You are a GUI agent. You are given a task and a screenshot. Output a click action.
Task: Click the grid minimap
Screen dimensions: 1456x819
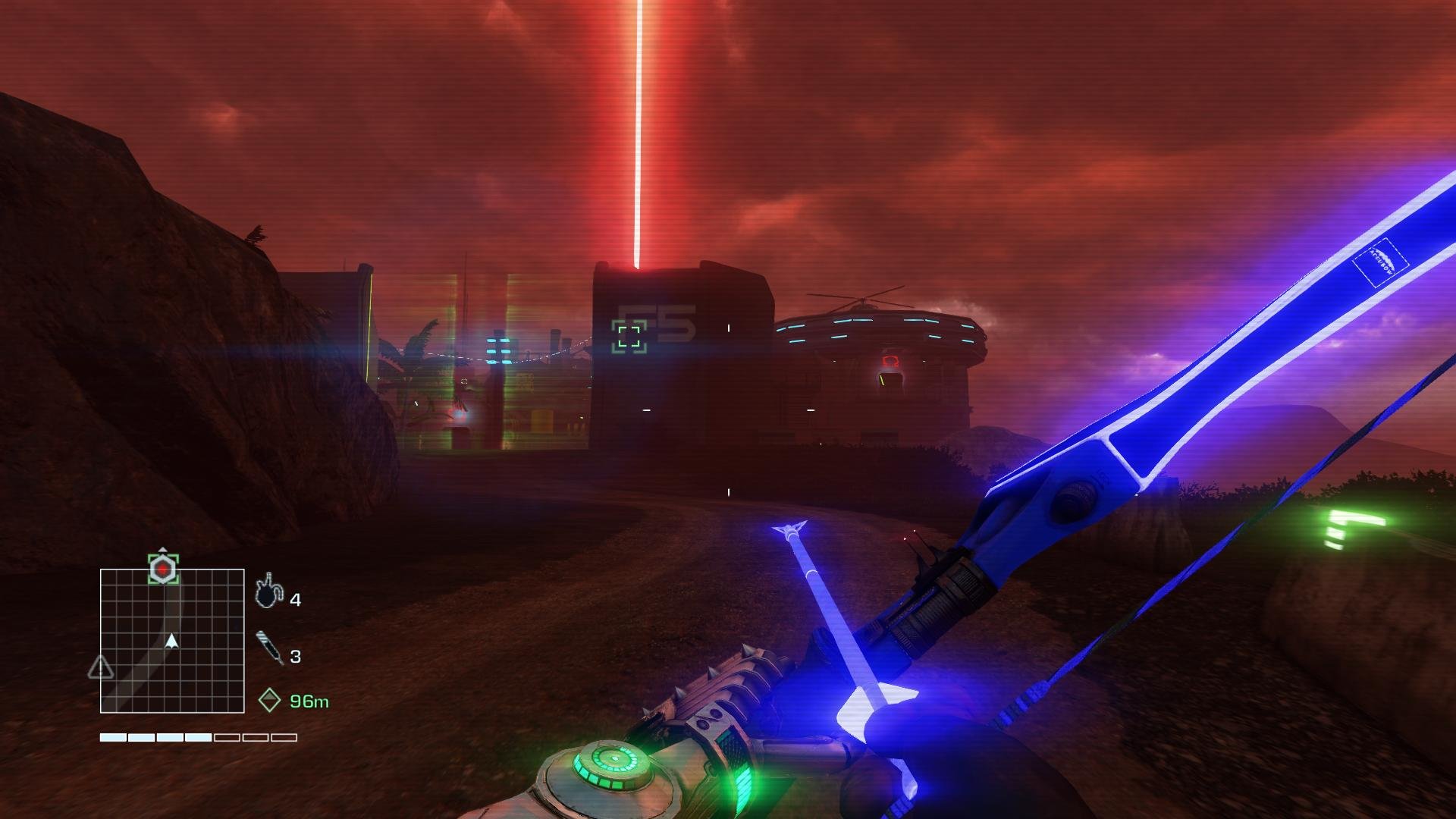pyautogui.click(x=172, y=641)
